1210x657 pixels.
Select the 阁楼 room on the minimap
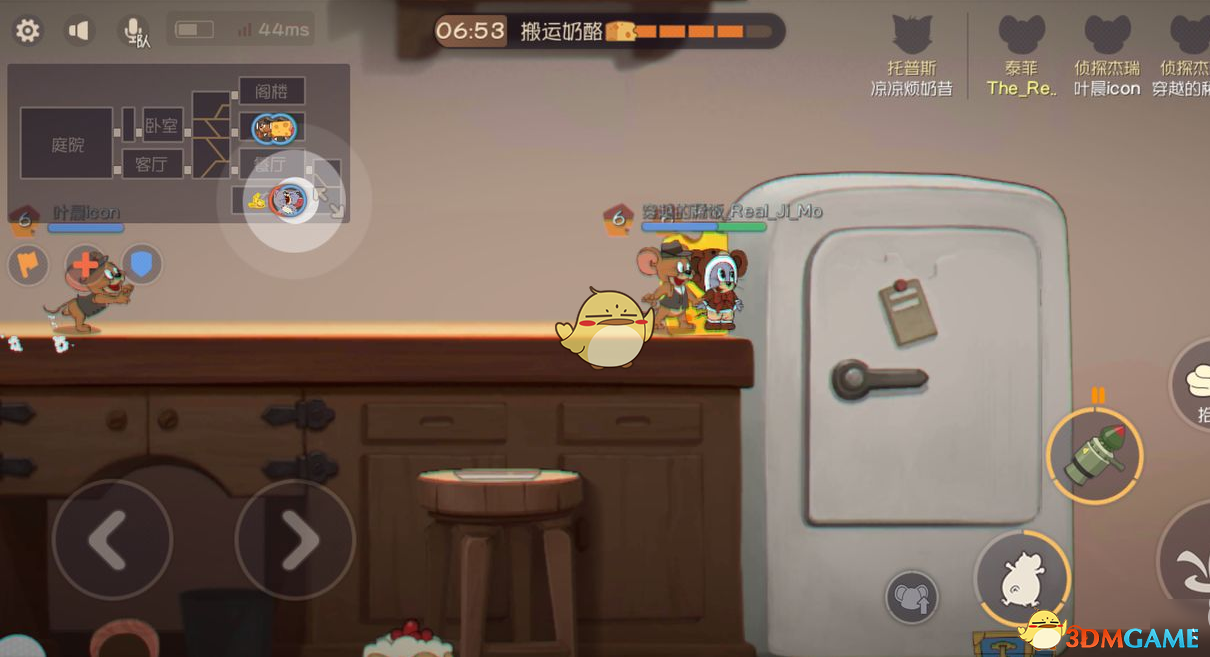(271, 91)
